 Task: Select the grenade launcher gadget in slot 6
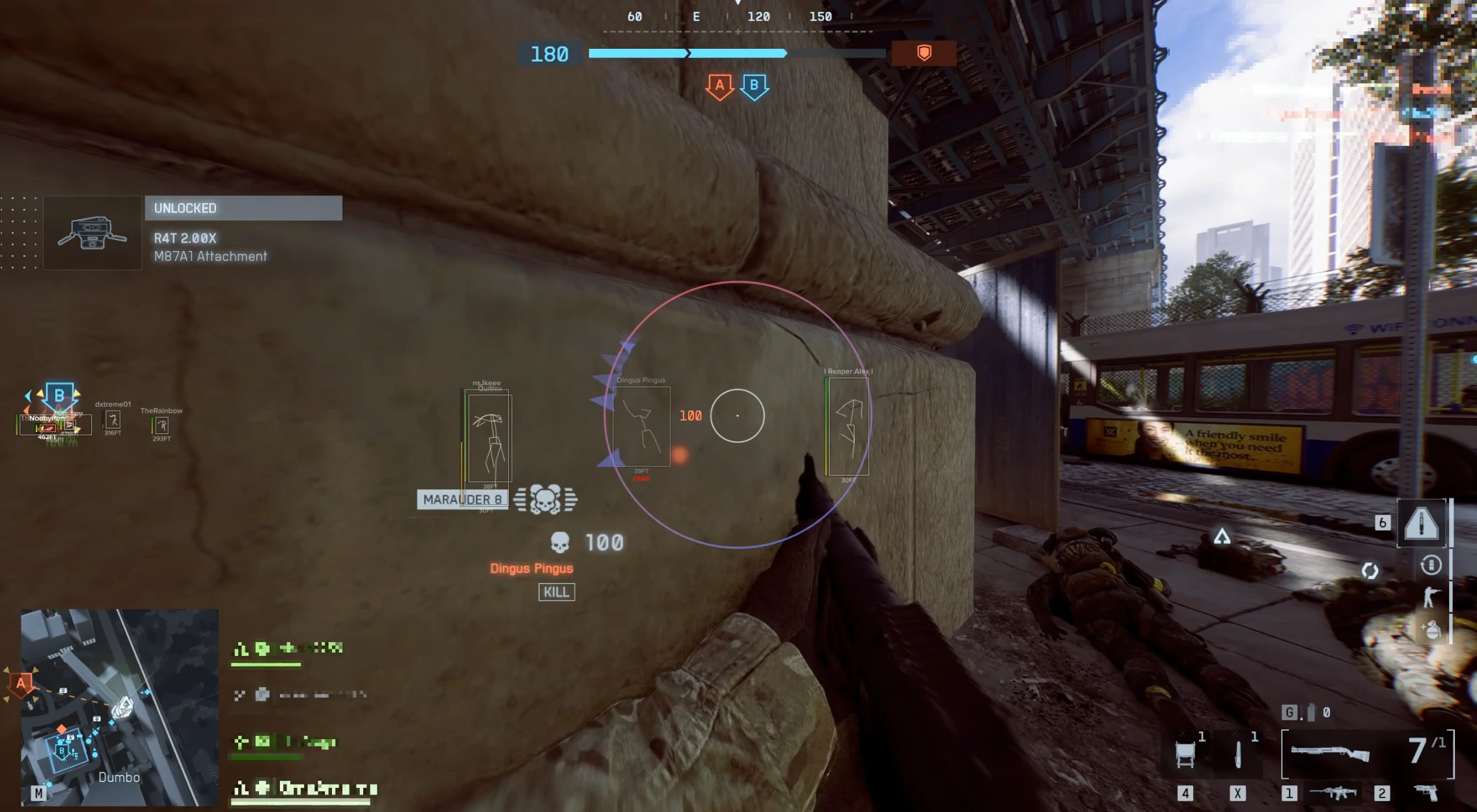click(x=1423, y=523)
